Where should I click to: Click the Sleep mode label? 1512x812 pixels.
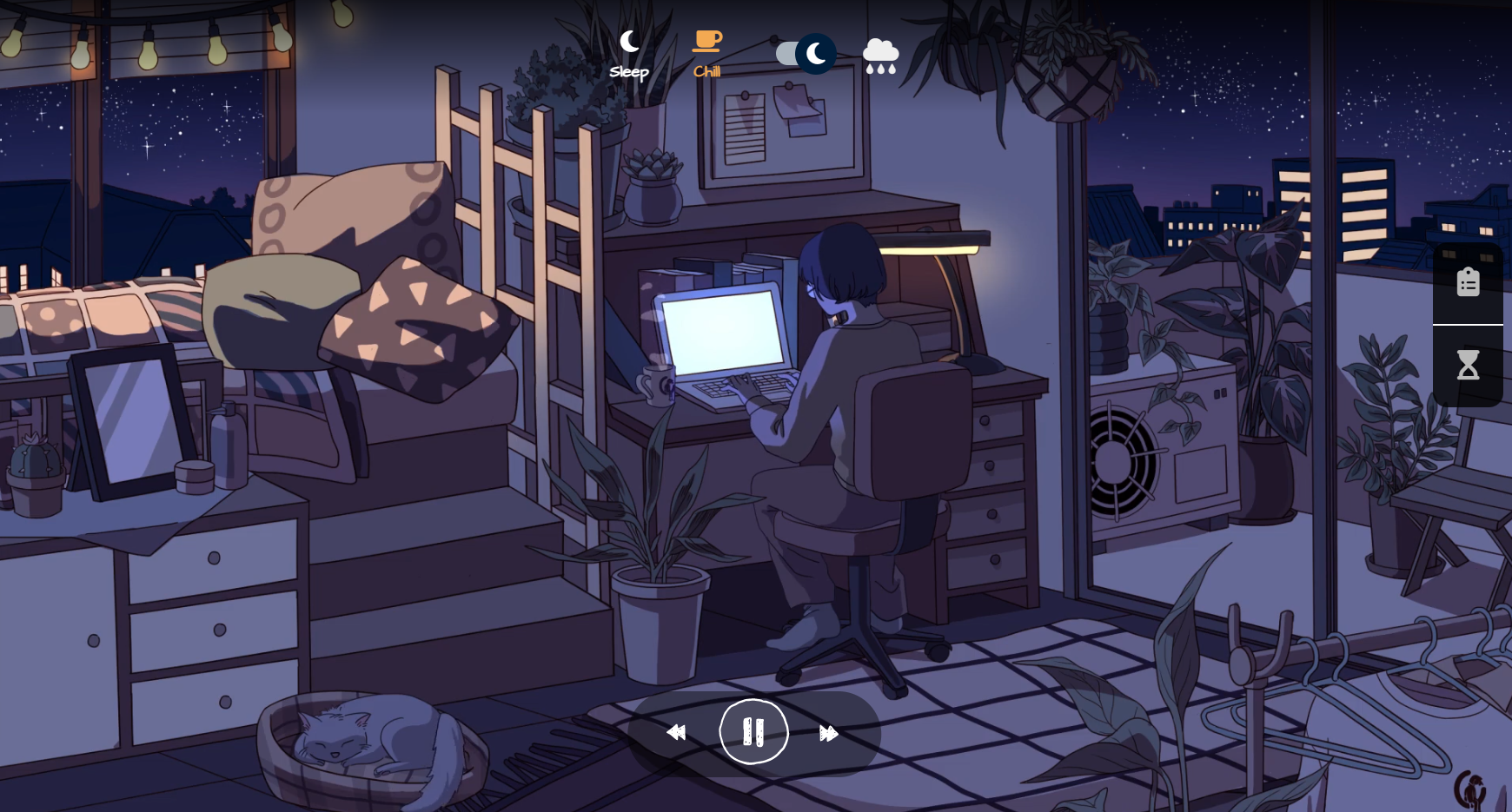628,72
